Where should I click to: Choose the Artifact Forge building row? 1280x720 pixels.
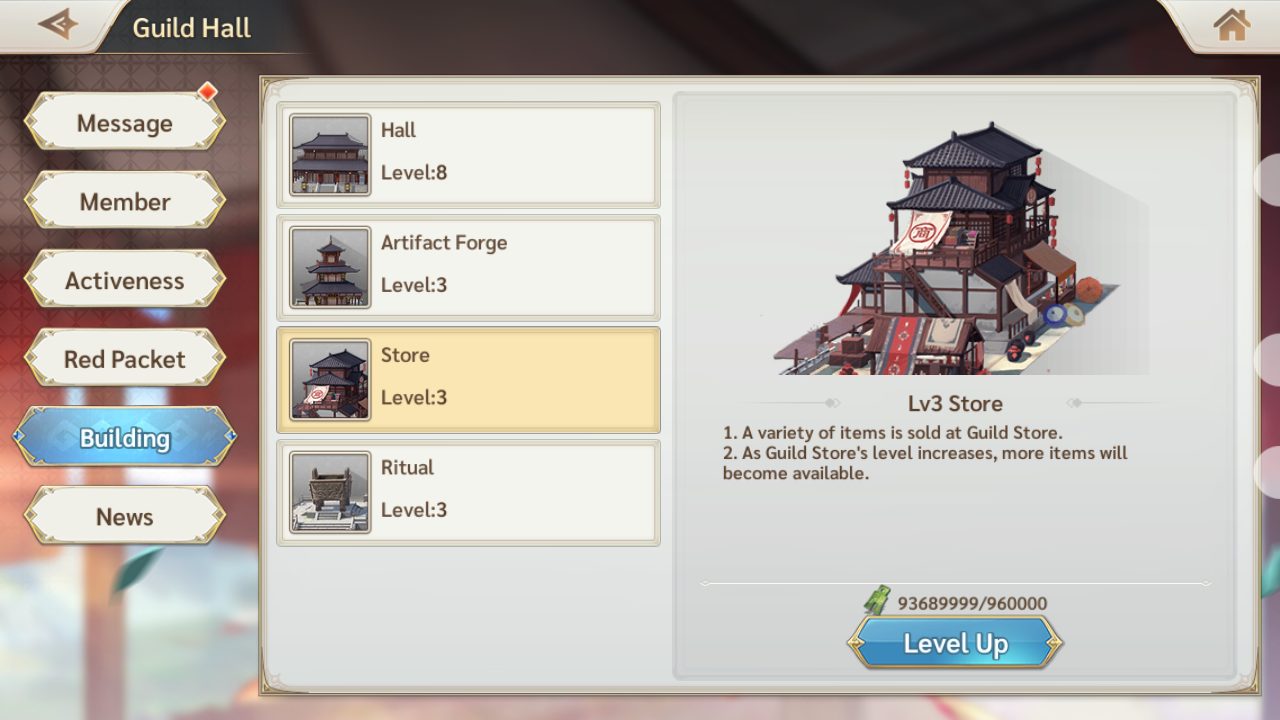tap(468, 267)
